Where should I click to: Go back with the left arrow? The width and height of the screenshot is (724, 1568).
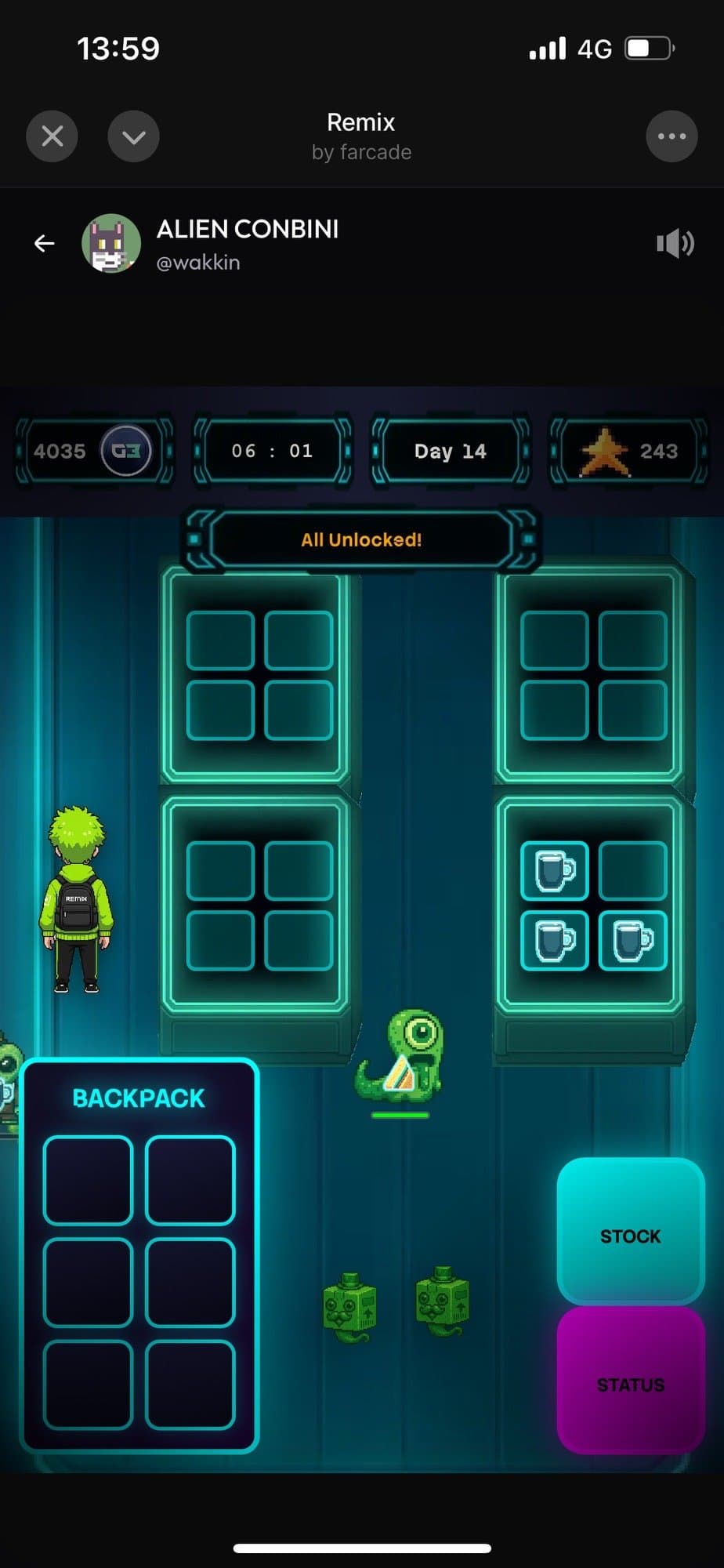coord(45,244)
